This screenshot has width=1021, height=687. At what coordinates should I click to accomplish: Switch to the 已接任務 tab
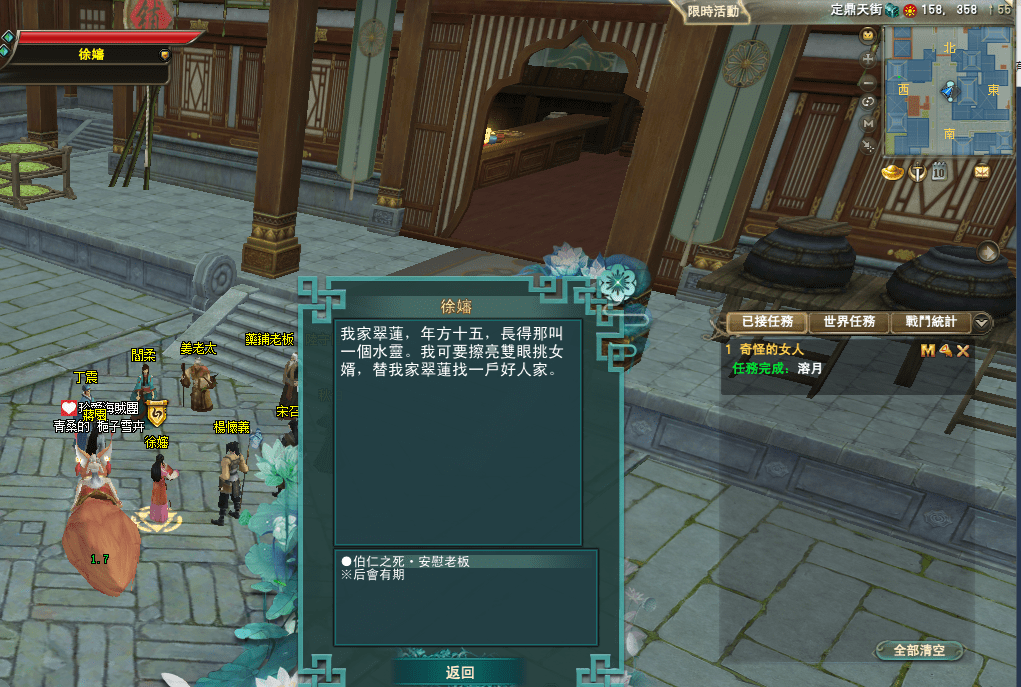(767, 322)
